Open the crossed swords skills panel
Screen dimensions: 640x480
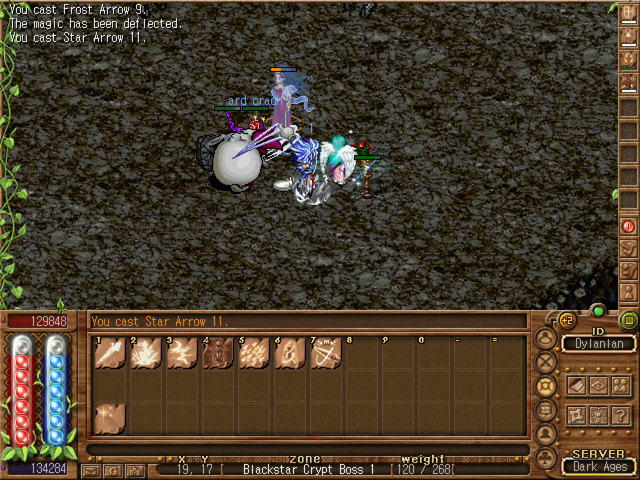click(546, 361)
